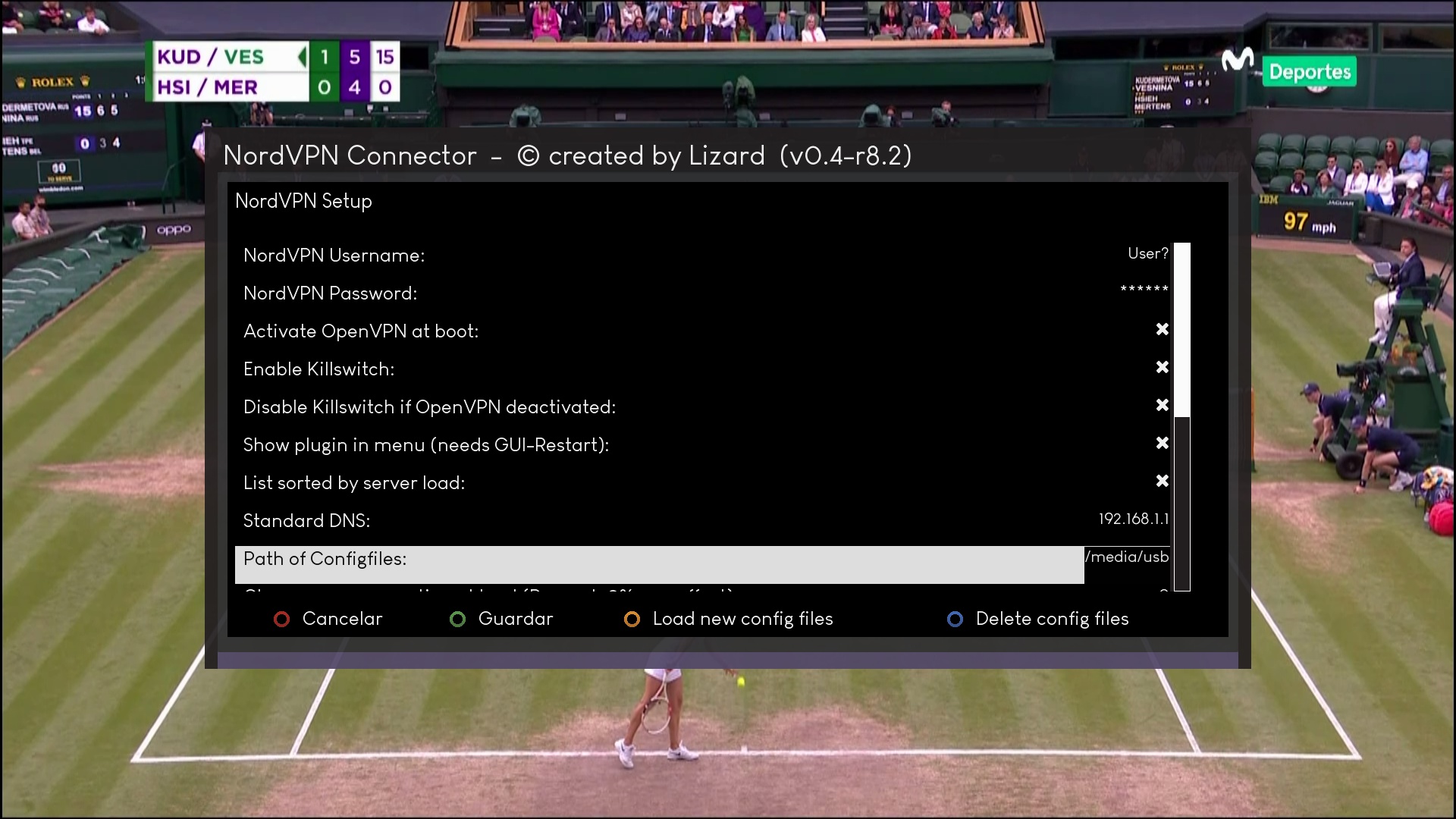1456x819 pixels.
Task: Select the Standard DNS row
Action: point(701,521)
